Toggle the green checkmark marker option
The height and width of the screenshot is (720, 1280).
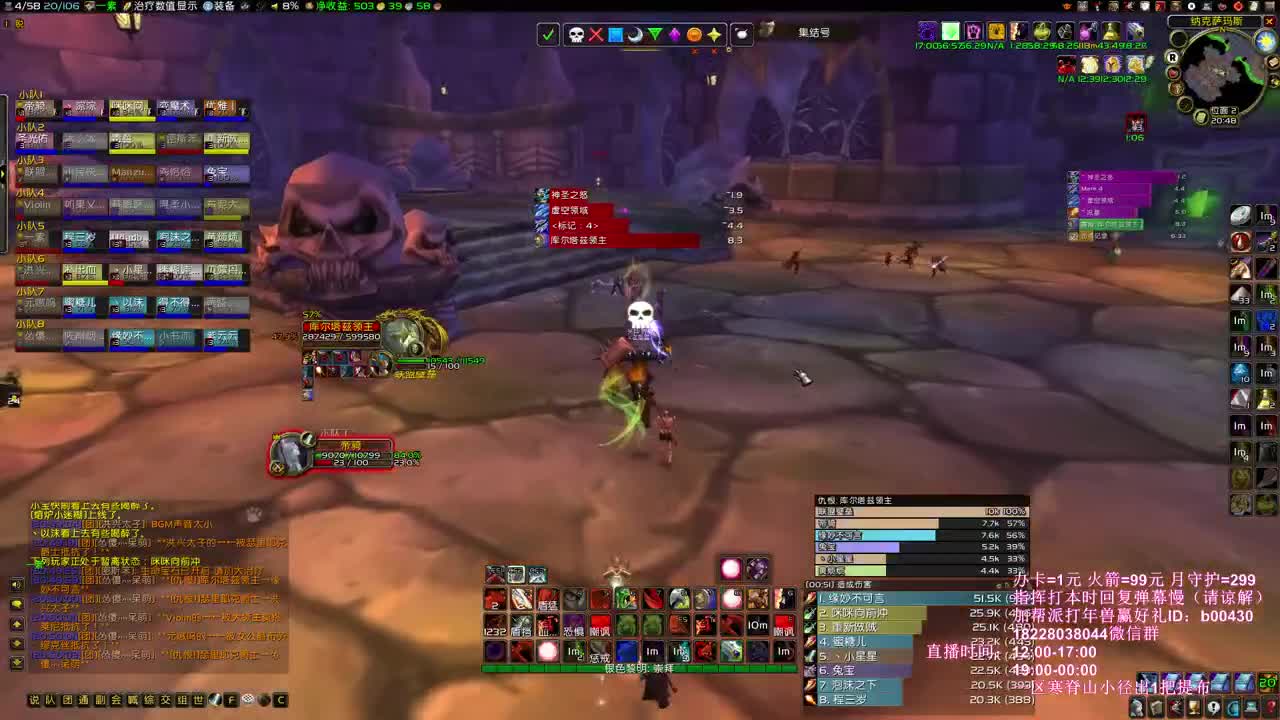click(547, 34)
